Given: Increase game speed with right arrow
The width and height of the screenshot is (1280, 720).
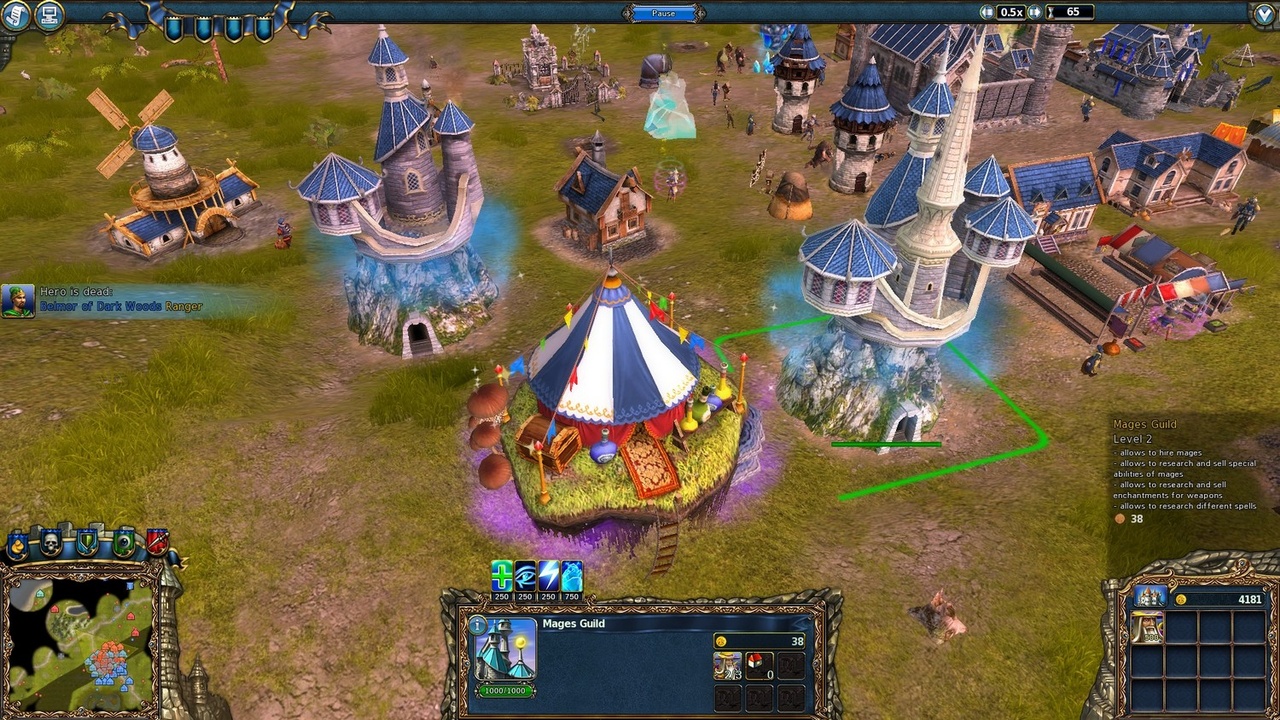Looking at the screenshot, I should [1035, 12].
